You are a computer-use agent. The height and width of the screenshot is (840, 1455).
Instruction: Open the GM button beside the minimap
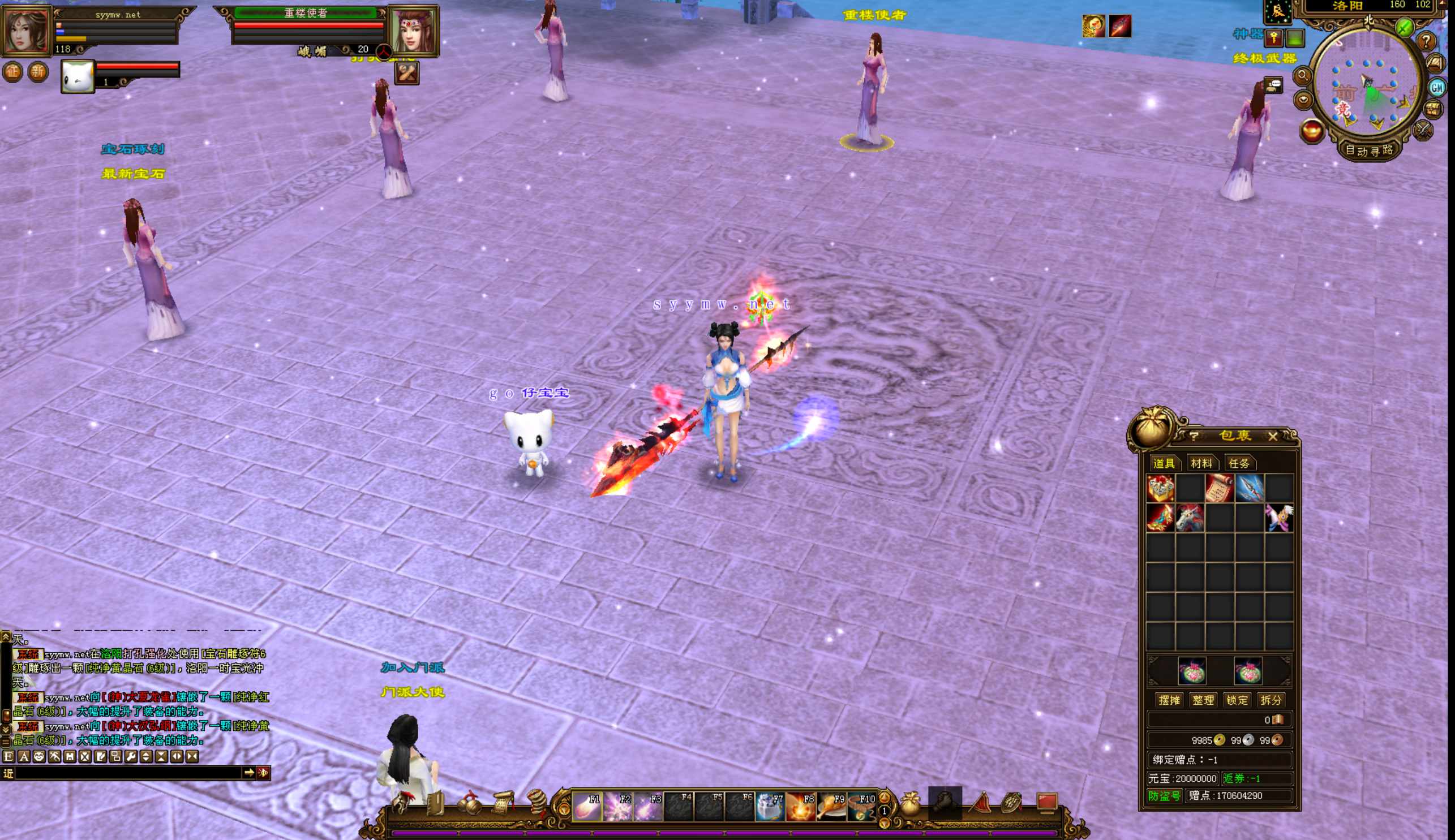[x=1436, y=88]
